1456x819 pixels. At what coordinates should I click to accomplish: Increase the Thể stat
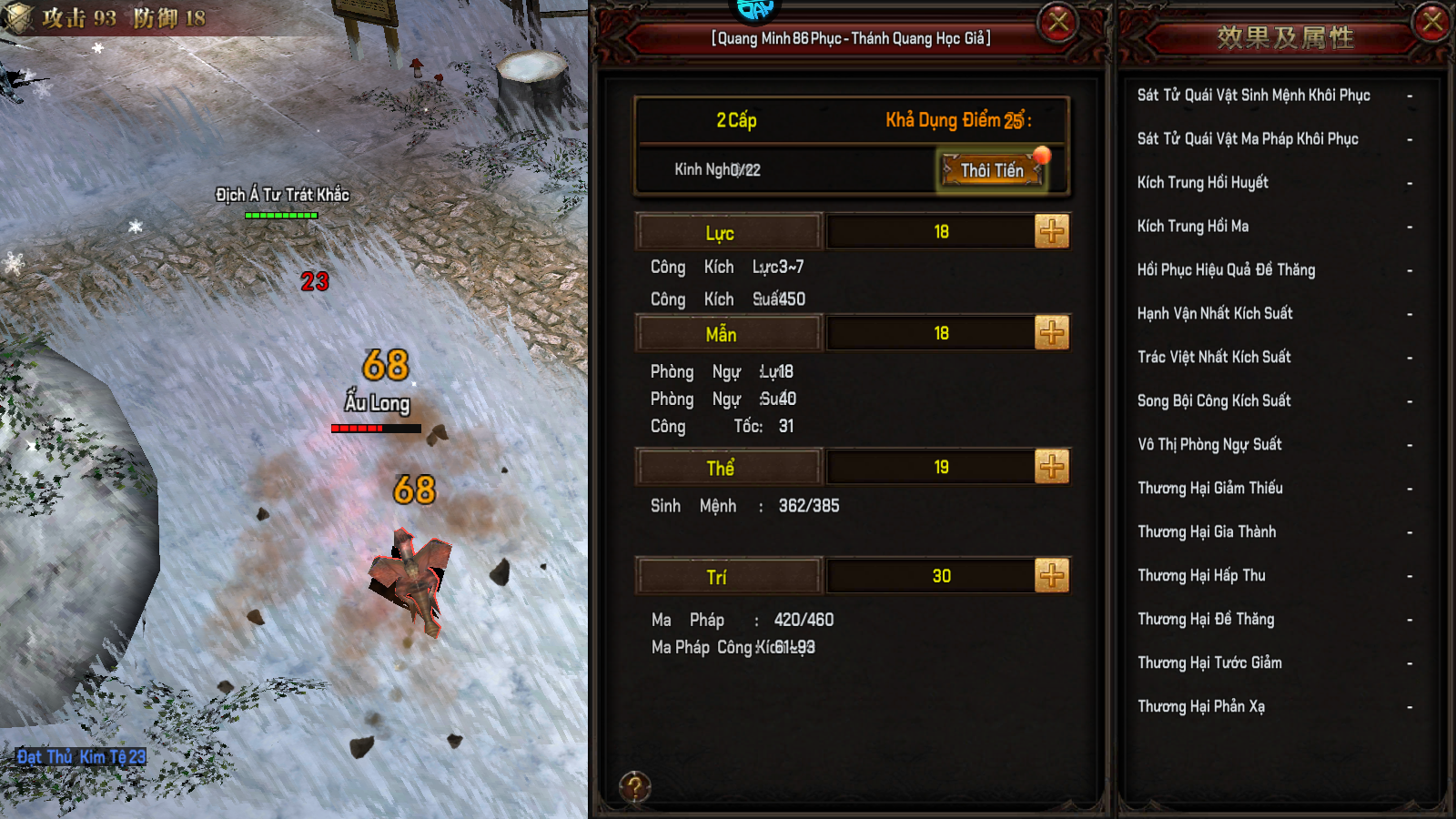click(1052, 467)
